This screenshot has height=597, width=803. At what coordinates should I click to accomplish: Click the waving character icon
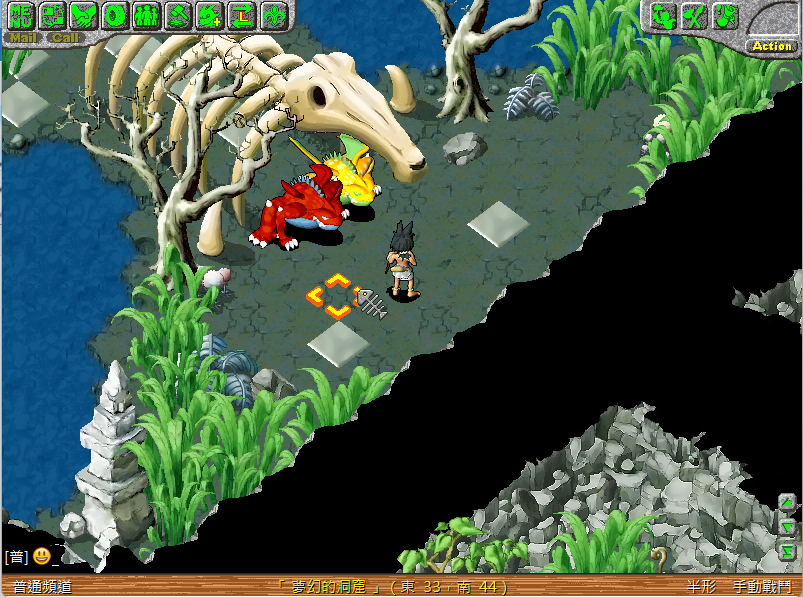tap(662, 16)
